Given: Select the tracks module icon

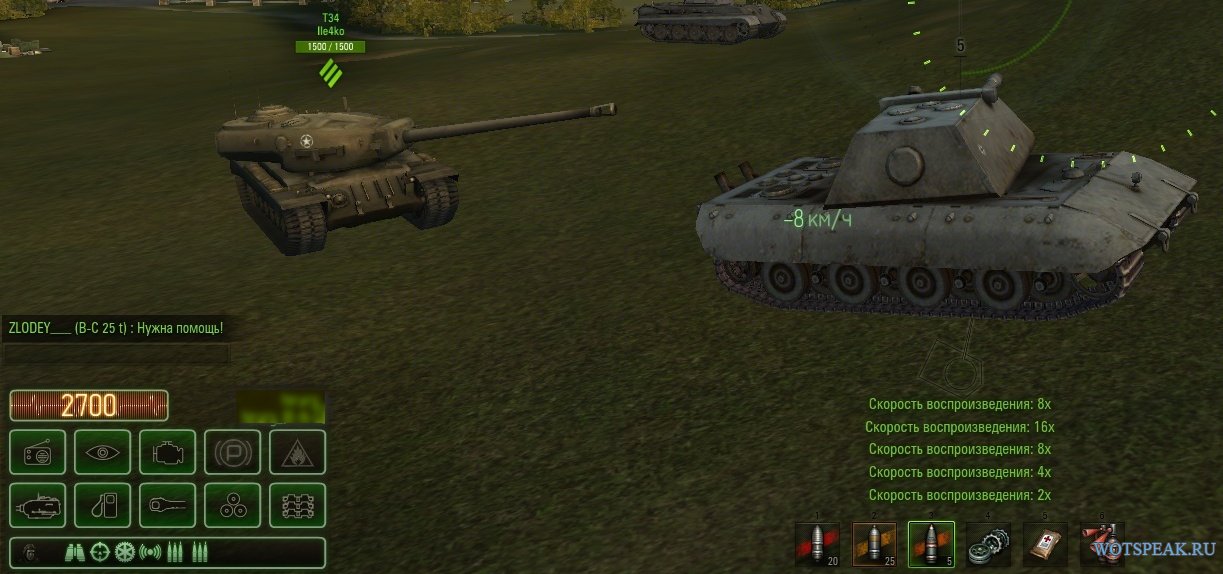Looking at the screenshot, I should 298,505.
